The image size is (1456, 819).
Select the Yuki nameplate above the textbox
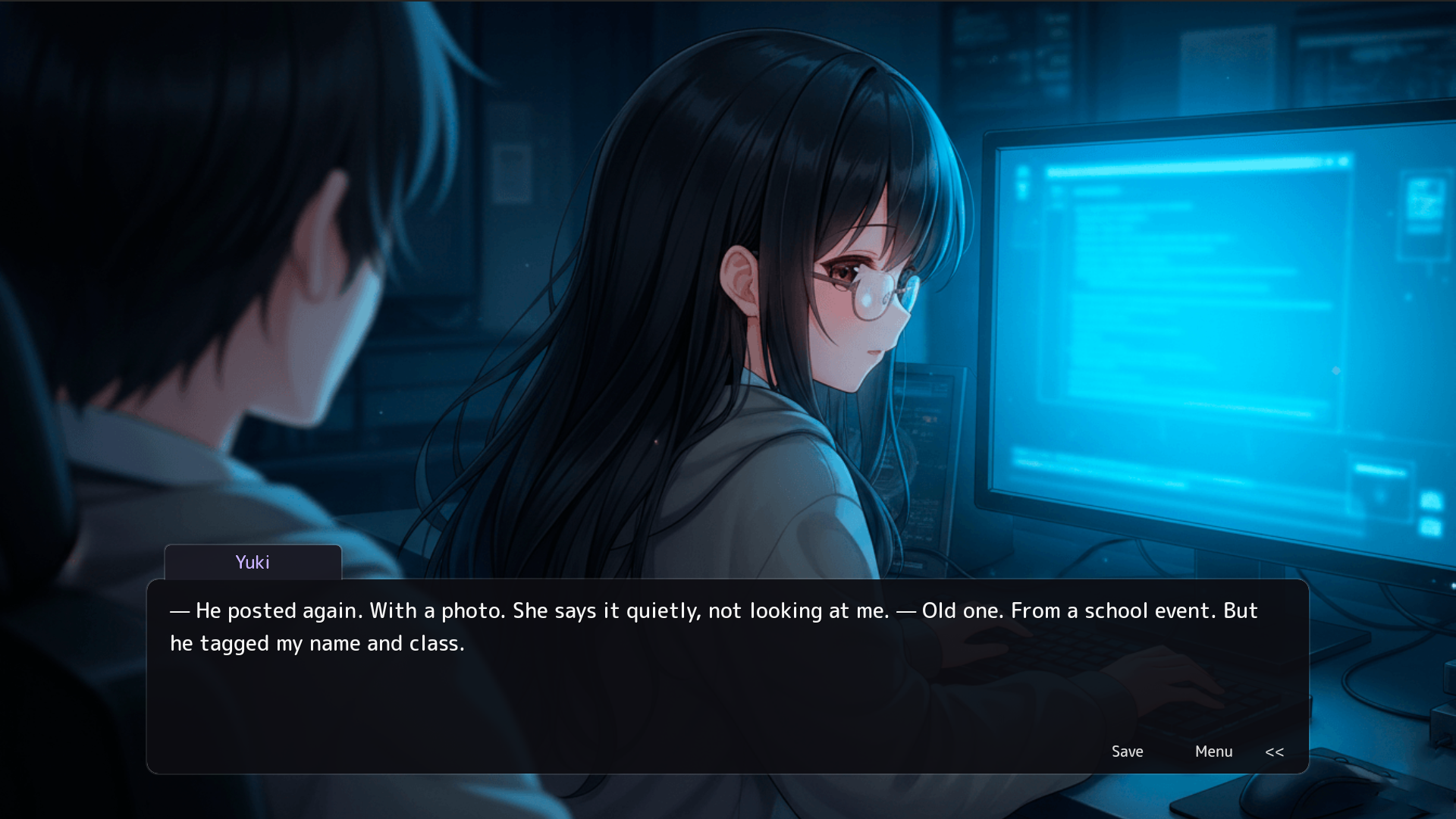253,562
